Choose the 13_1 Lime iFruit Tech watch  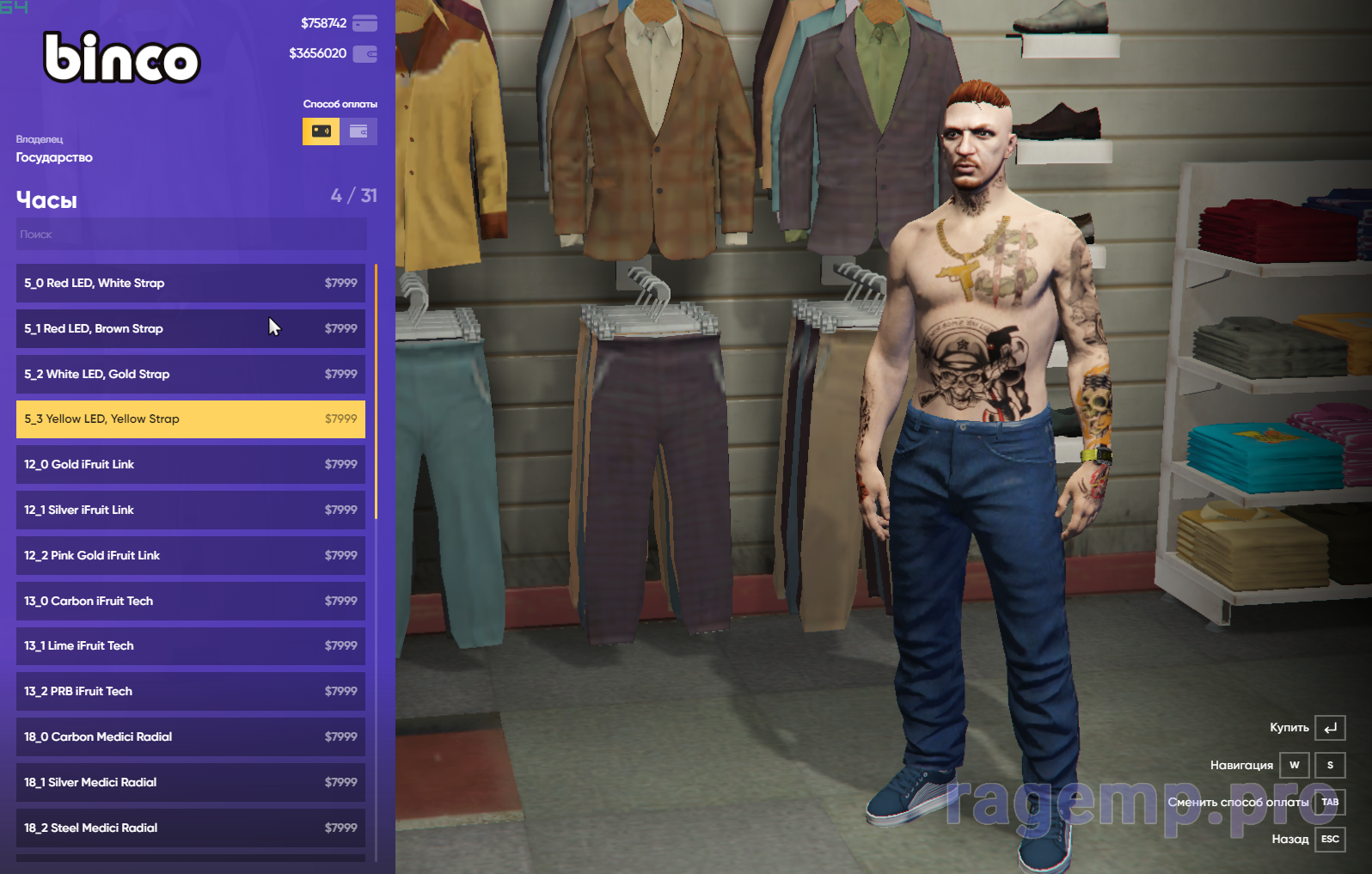tap(190, 645)
